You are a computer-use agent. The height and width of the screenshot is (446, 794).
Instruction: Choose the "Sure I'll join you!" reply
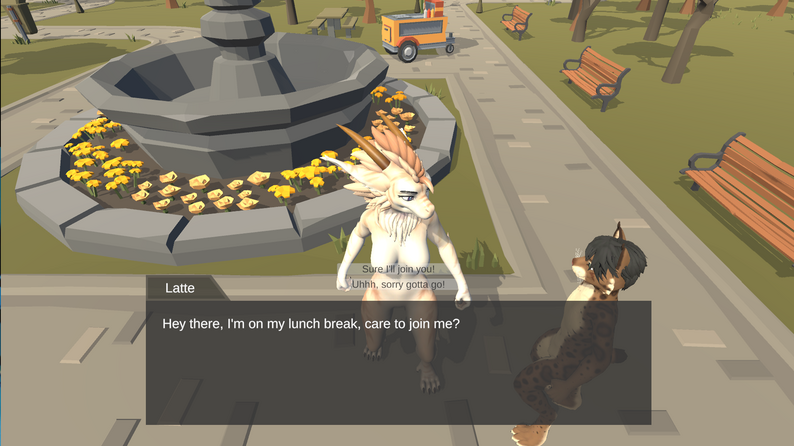(397, 270)
